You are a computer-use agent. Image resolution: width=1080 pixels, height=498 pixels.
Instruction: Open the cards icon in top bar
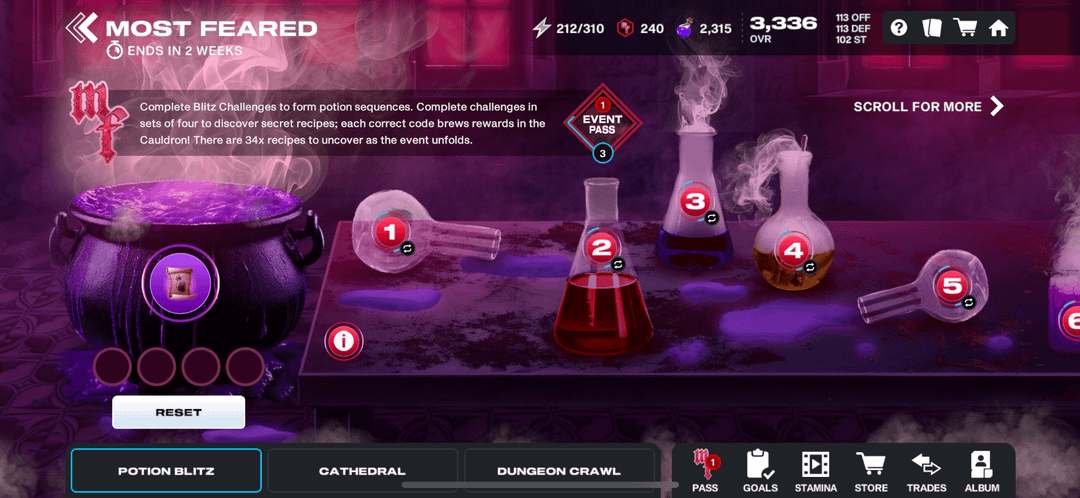click(932, 28)
